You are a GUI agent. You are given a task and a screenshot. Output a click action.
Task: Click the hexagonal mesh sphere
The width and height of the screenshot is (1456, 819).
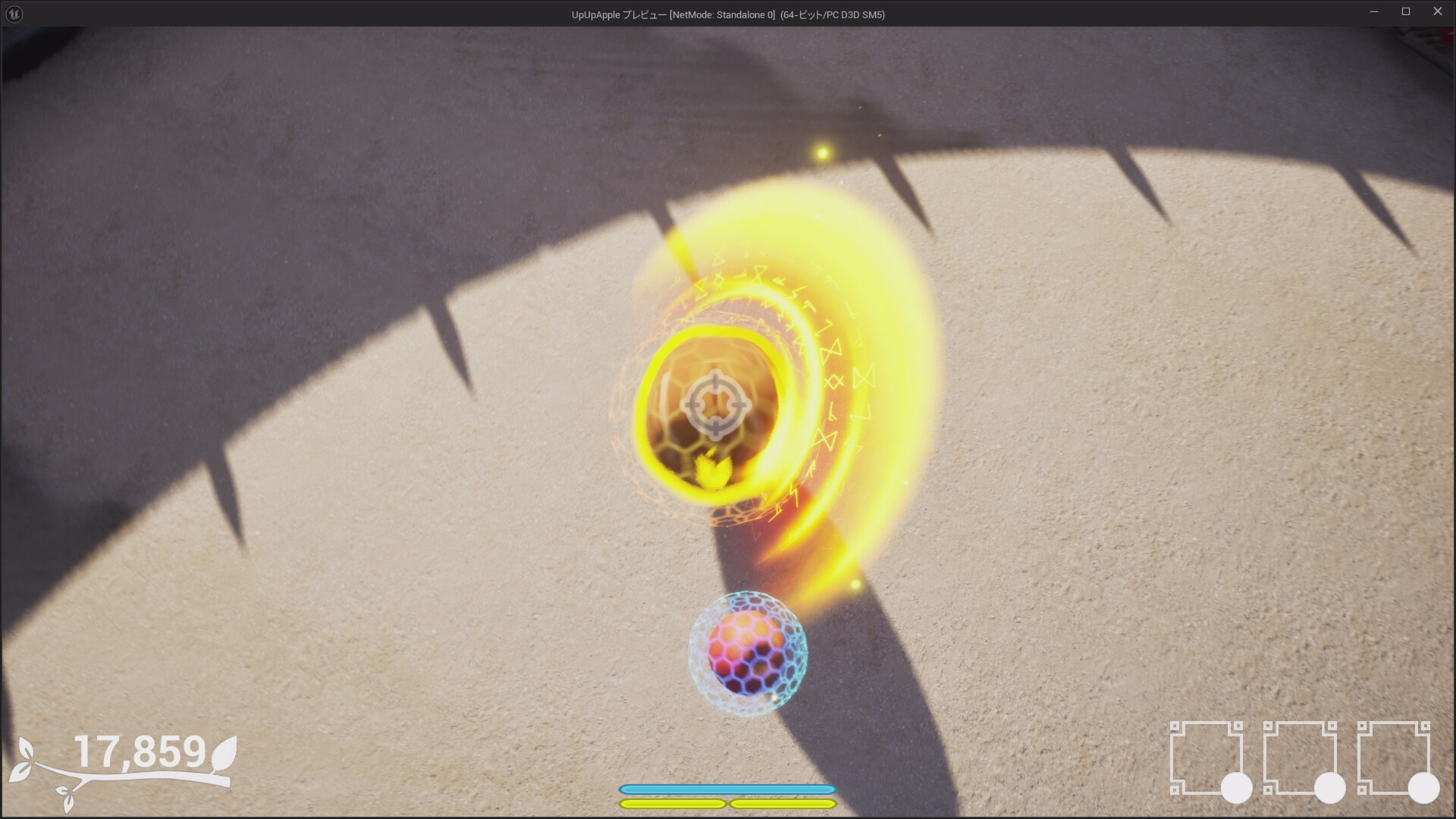[747, 652]
